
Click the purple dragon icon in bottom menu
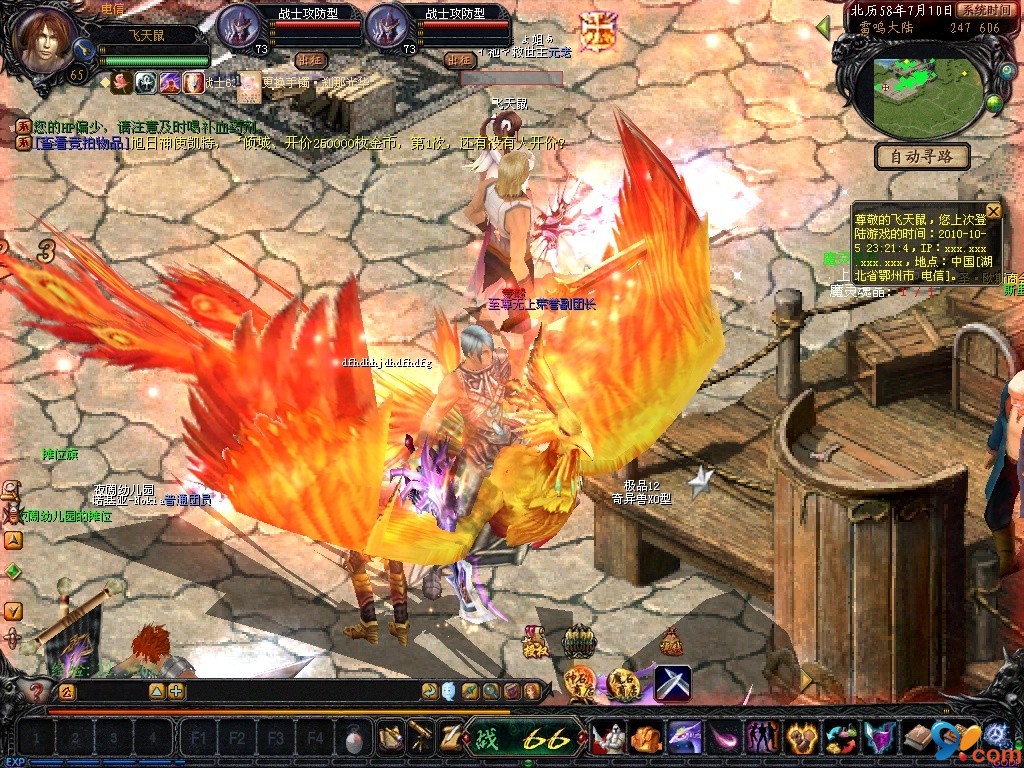point(685,739)
